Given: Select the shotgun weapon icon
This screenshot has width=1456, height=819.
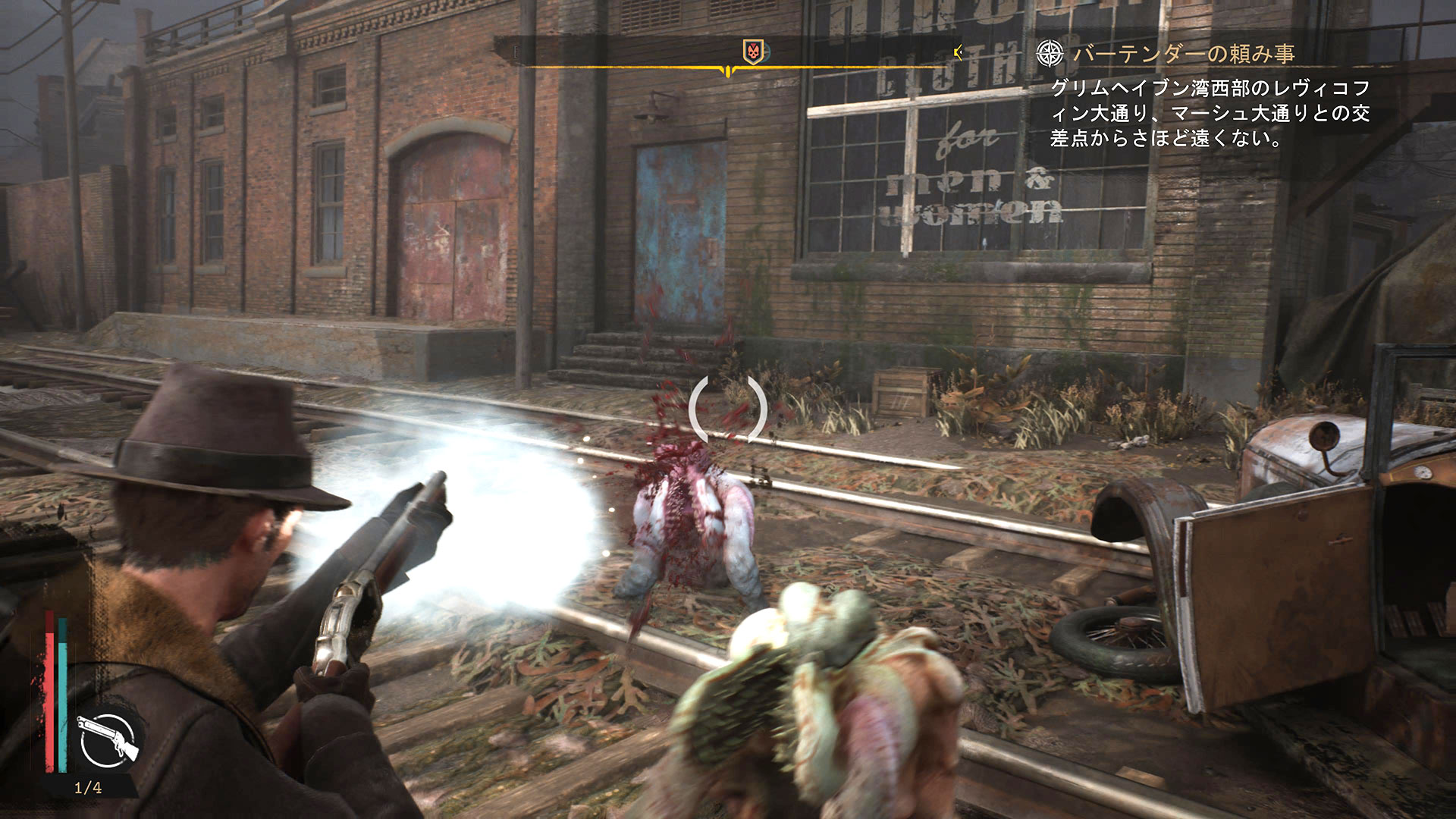Looking at the screenshot, I should tap(108, 739).
